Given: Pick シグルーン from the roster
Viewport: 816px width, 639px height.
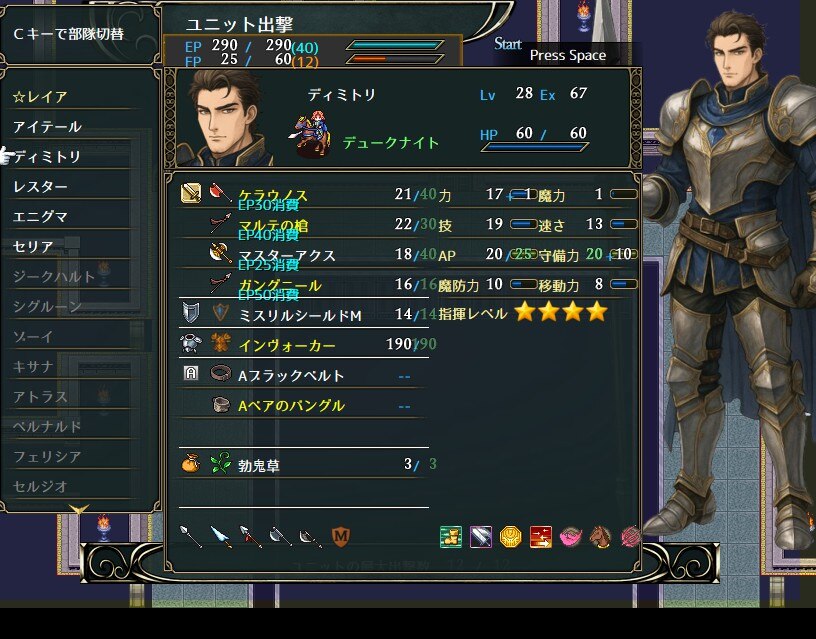Looking at the screenshot, I should tap(47, 306).
